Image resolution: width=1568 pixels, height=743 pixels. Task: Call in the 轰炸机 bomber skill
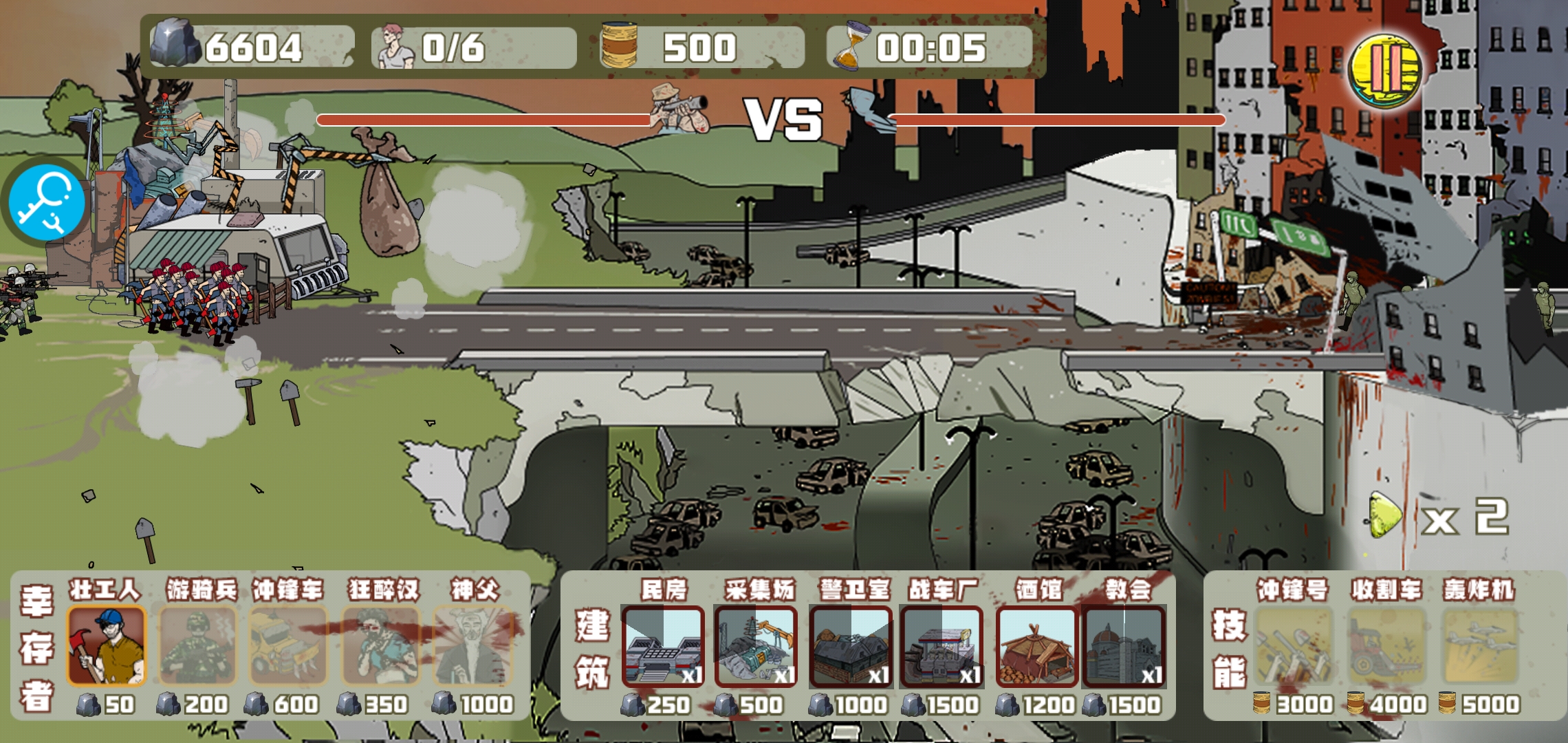coord(1479,647)
